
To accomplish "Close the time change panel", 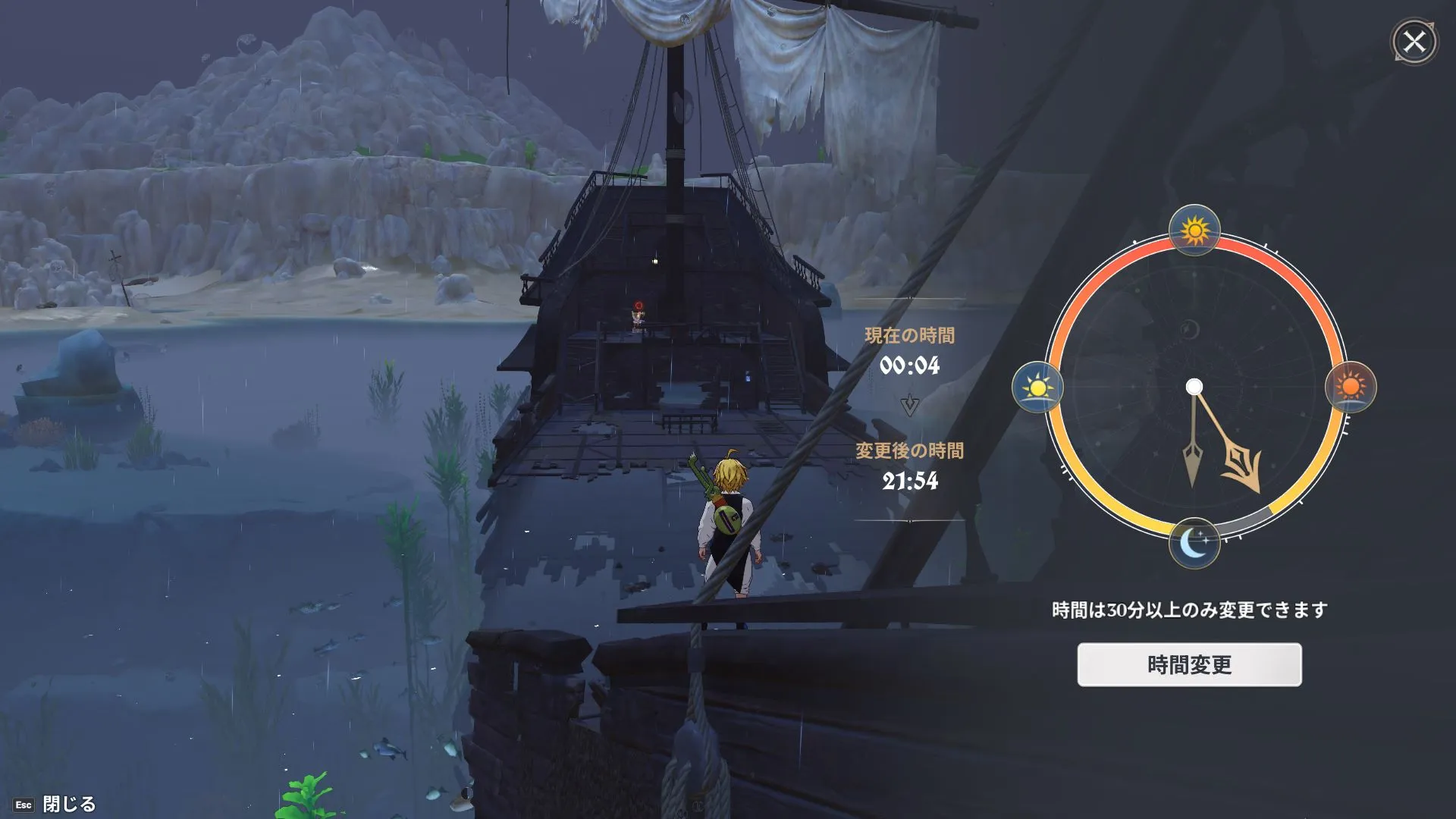I will pos(1414,42).
